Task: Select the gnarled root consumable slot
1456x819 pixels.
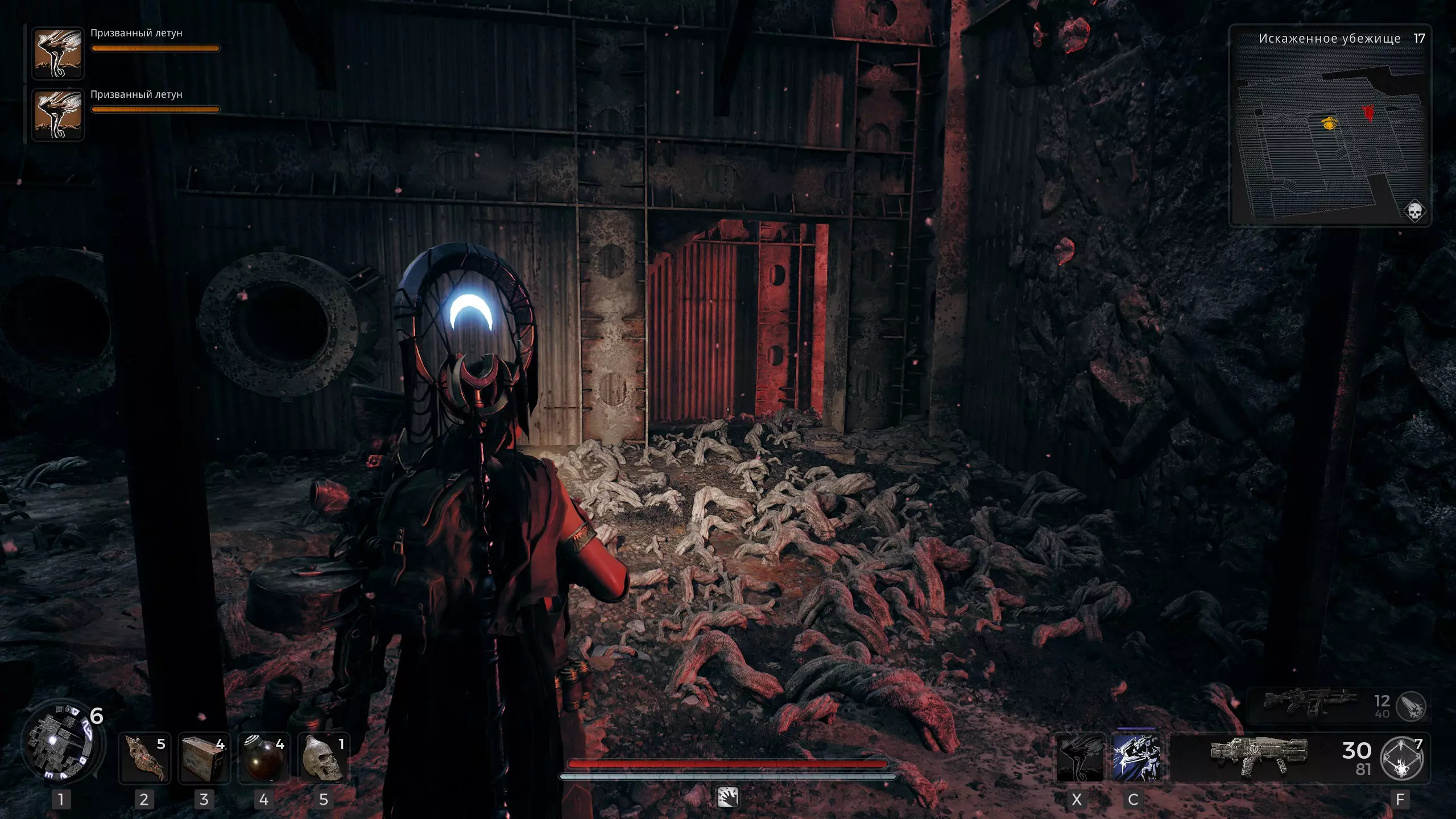Action: [144, 759]
